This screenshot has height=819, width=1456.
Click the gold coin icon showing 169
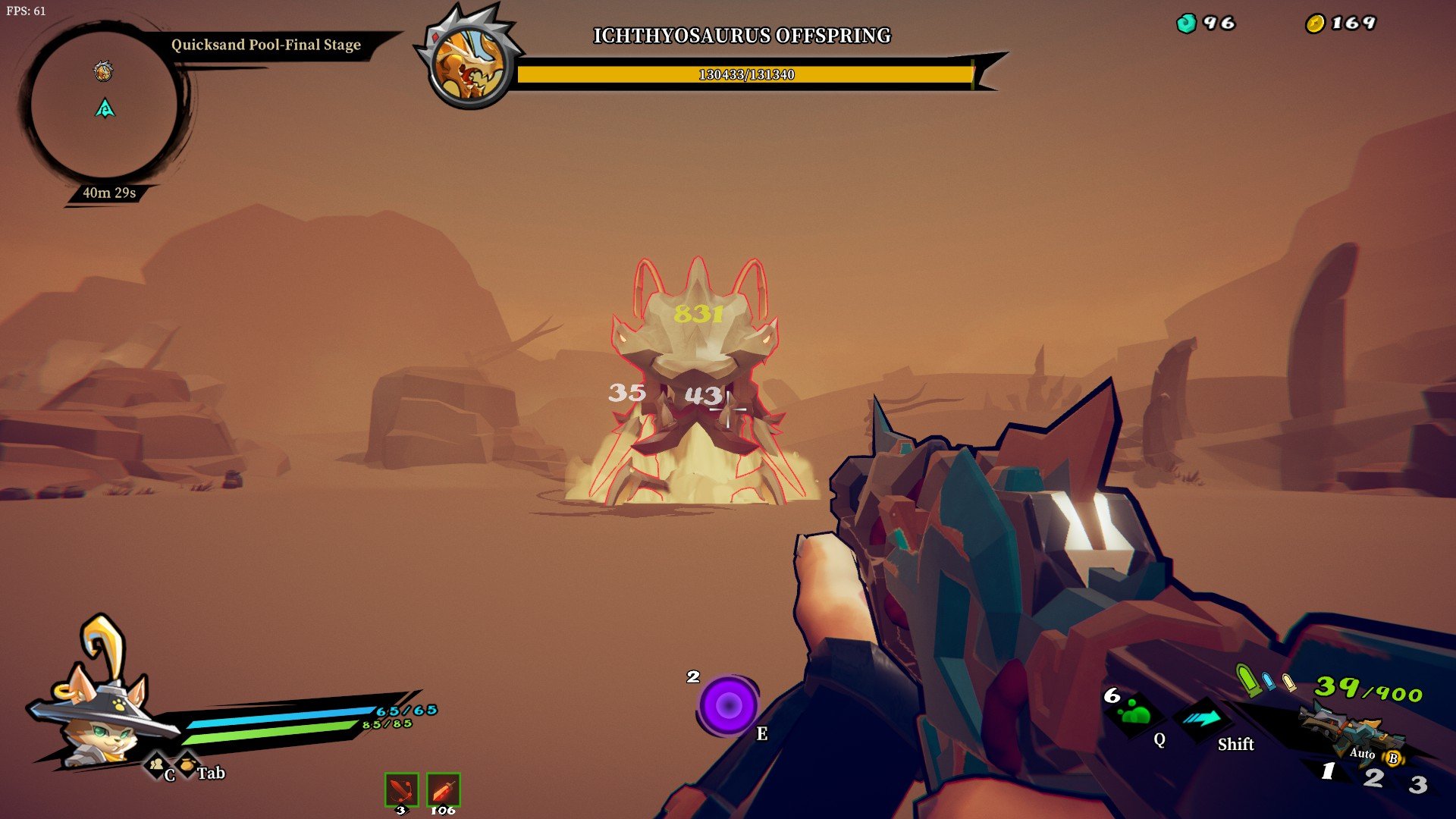[x=1314, y=23]
